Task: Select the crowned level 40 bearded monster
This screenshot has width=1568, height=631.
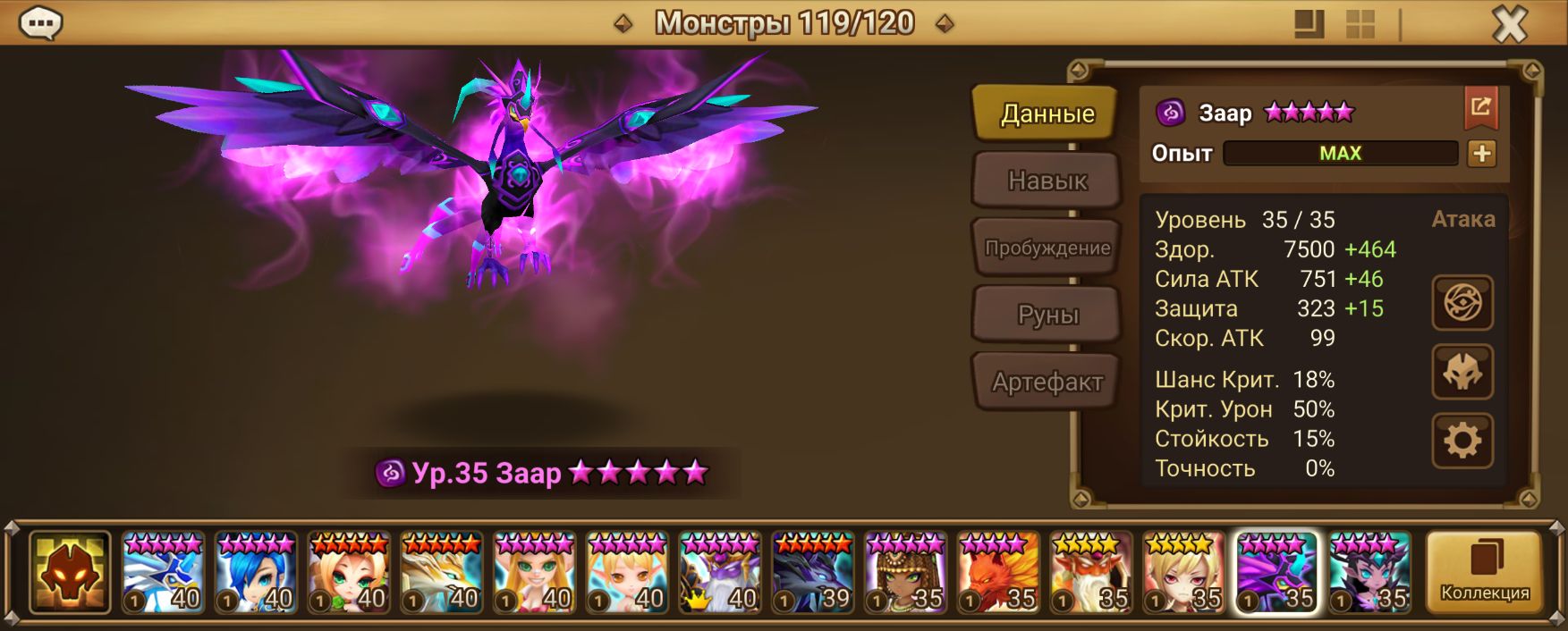Action: (719, 573)
